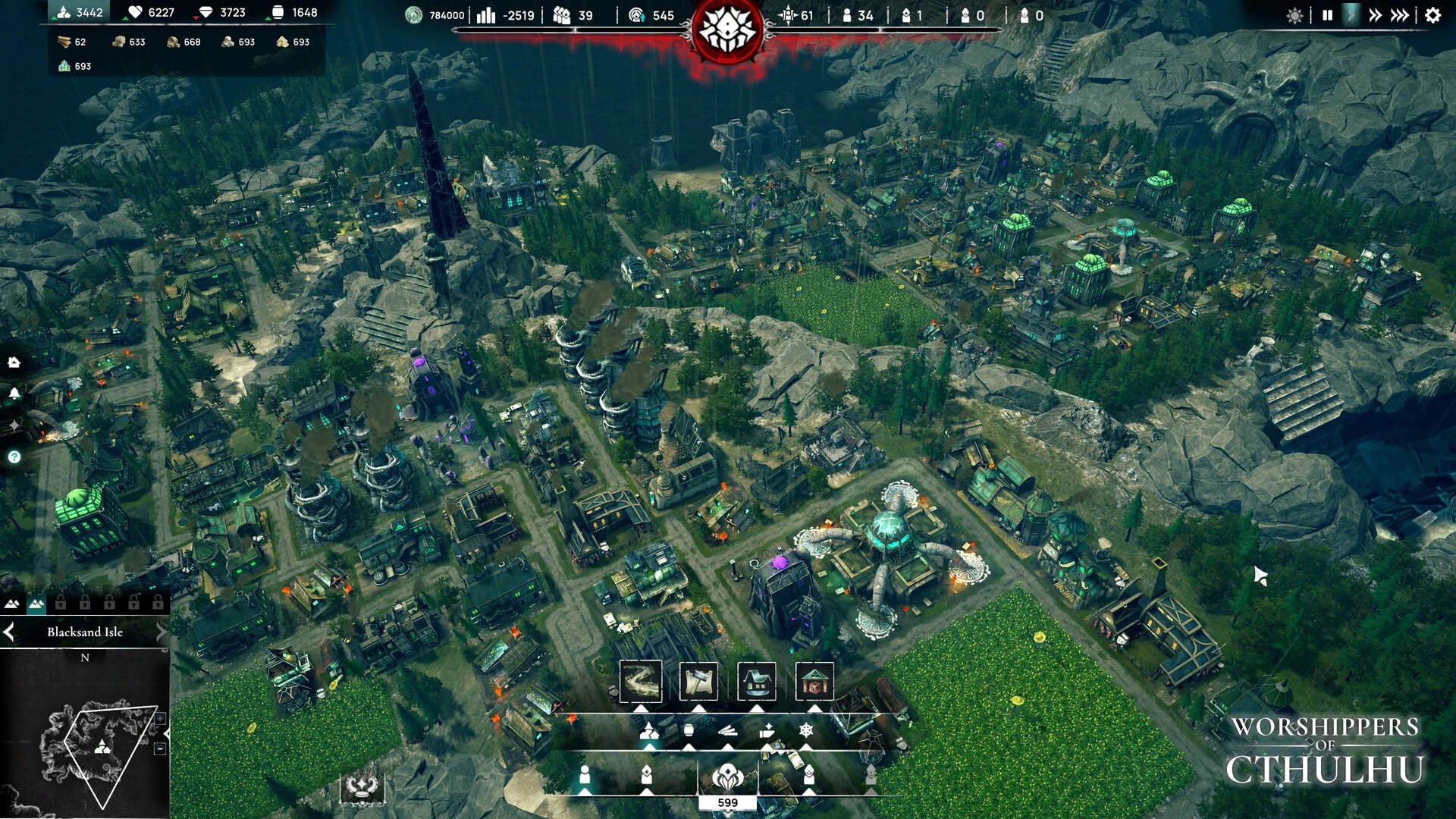Zoom in on the minimap

pos(161,718)
